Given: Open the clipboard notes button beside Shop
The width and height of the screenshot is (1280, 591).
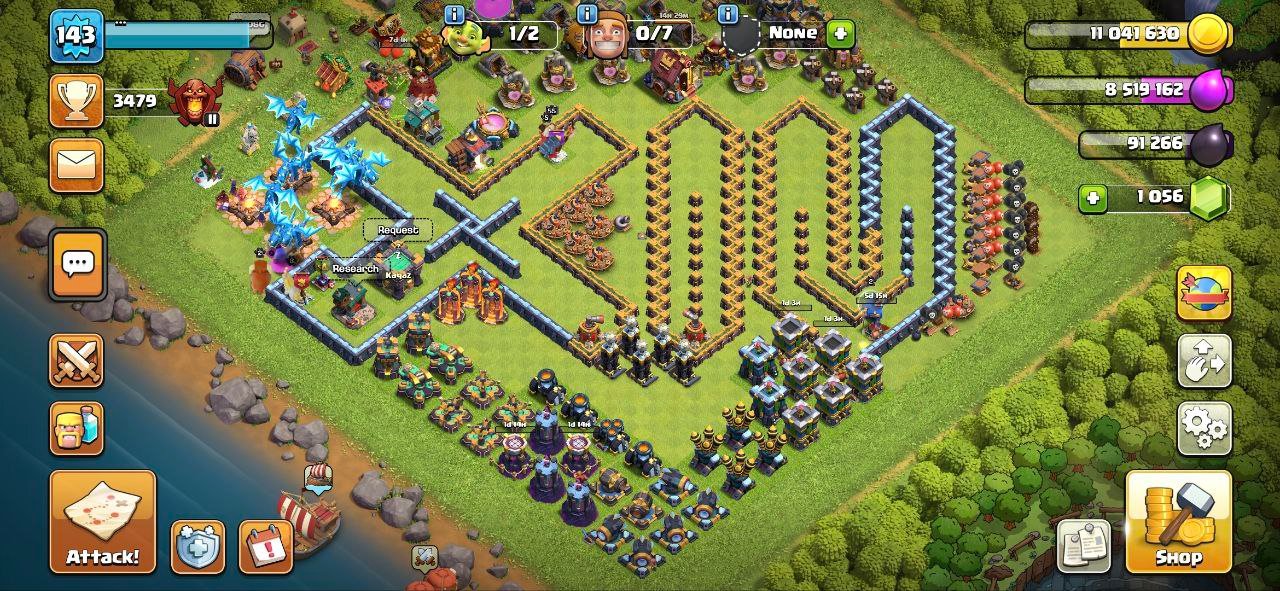Looking at the screenshot, I should (x=1084, y=545).
